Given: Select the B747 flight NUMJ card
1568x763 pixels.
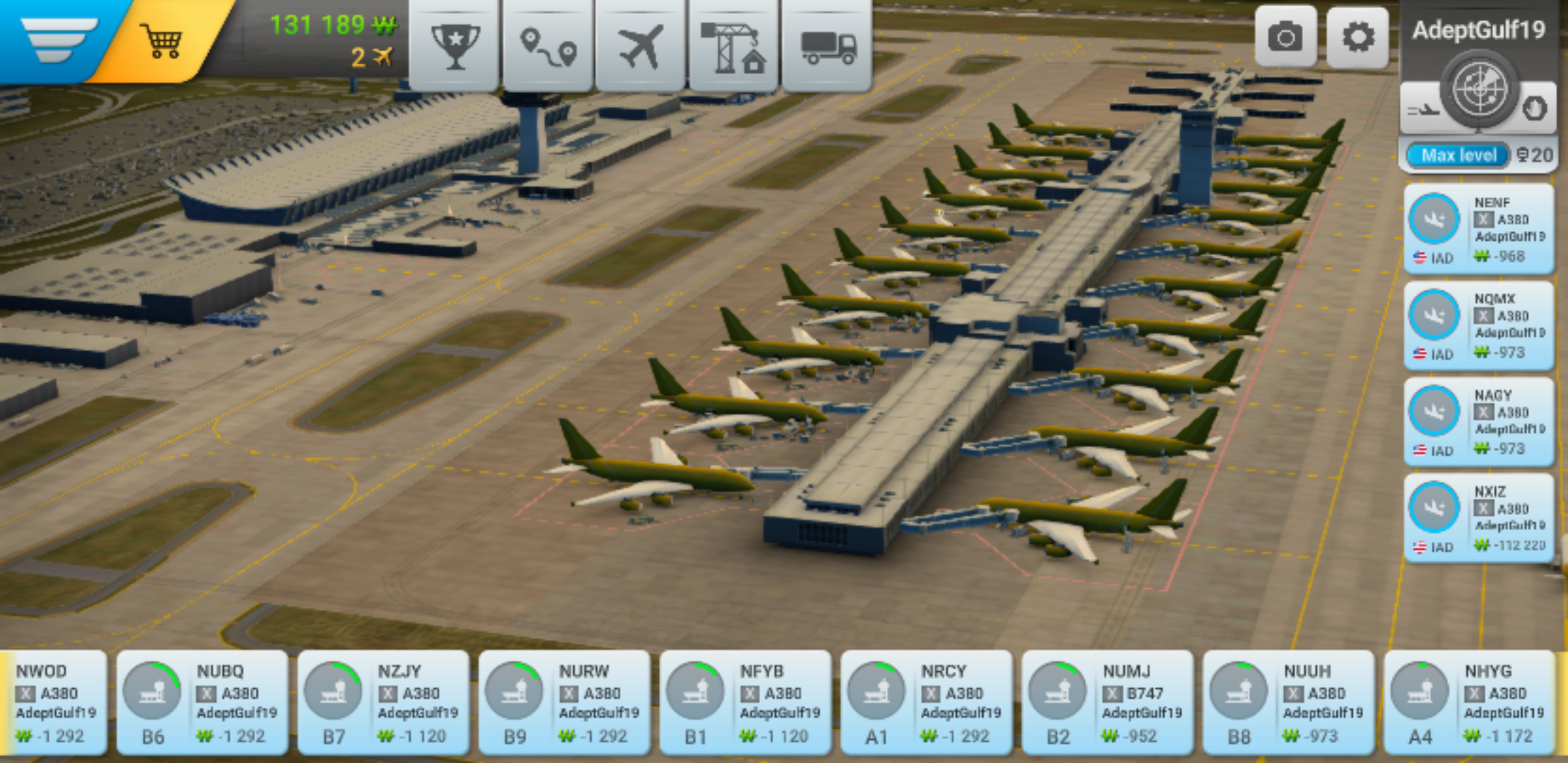Looking at the screenshot, I should point(1107,702).
